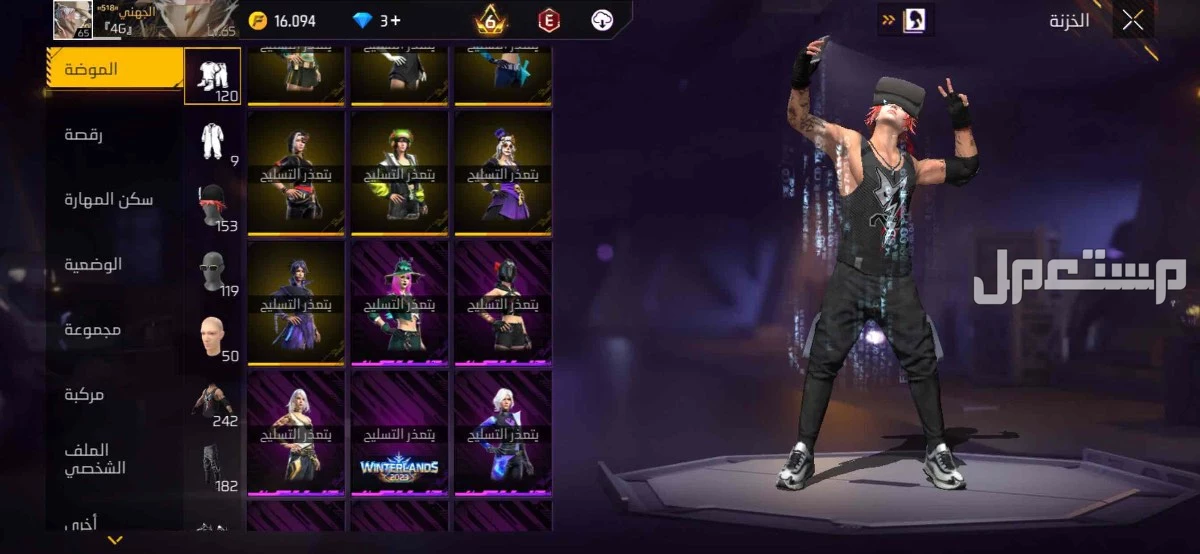Select the outfit sets category with 120 items
Image resolution: width=1200 pixels, height=554 pixels.
click(x=212, y=76)
